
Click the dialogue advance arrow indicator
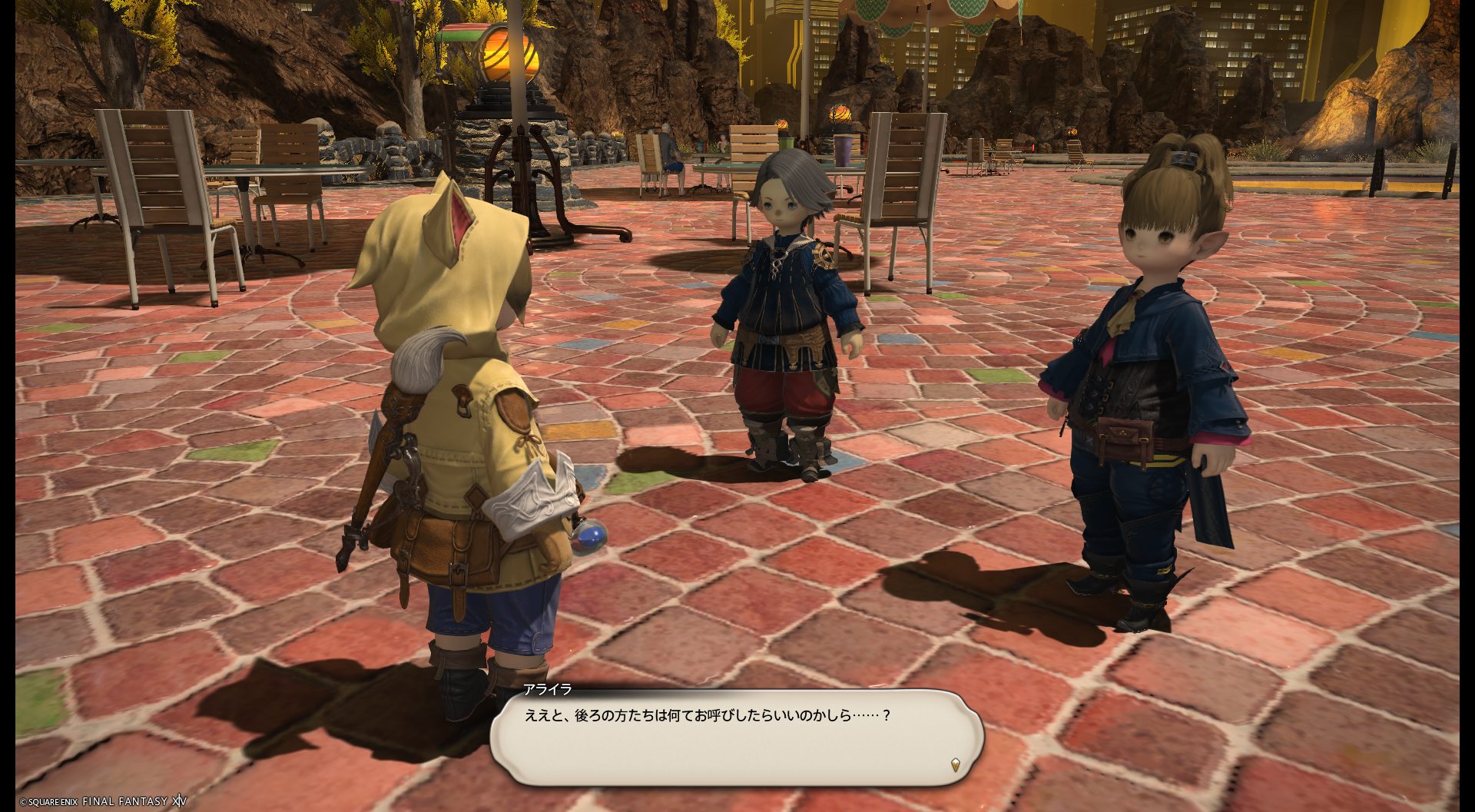955,764
